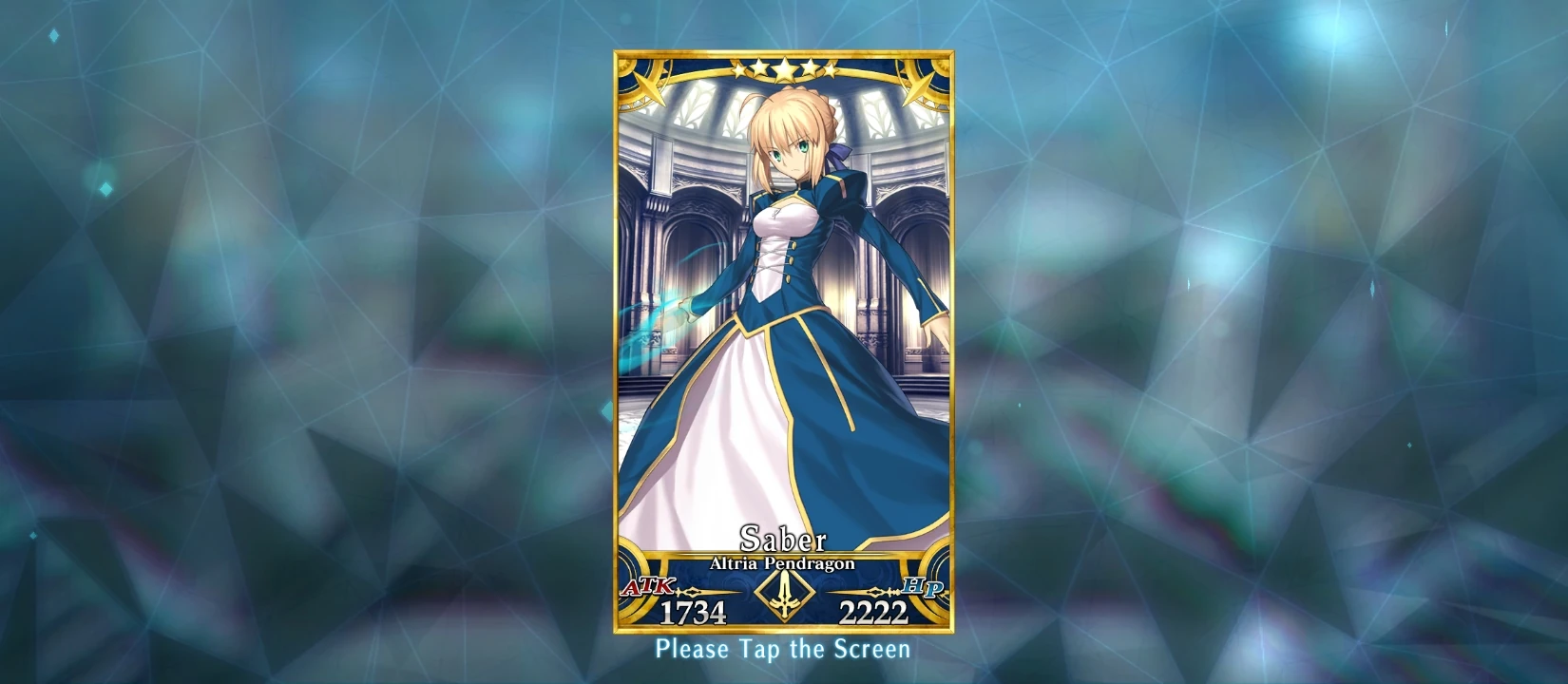Click the Saber name text
This screenshot has height=684, width=1568.
[x=783, y=540]
